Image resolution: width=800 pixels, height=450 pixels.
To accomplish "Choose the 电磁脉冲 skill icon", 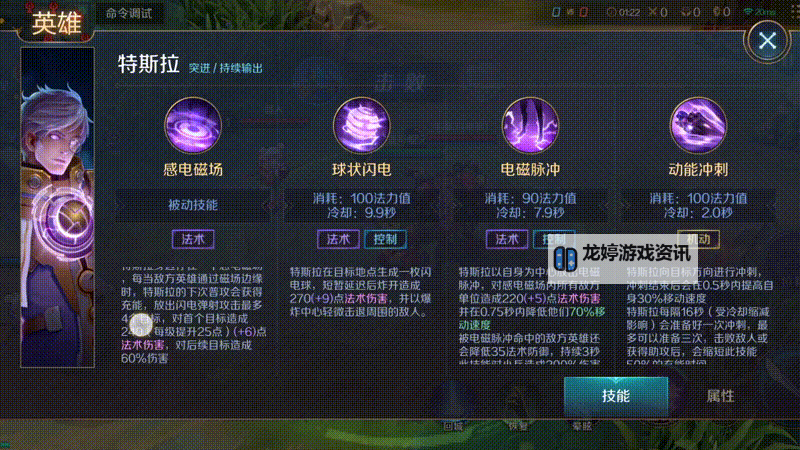I will [530, 123].
